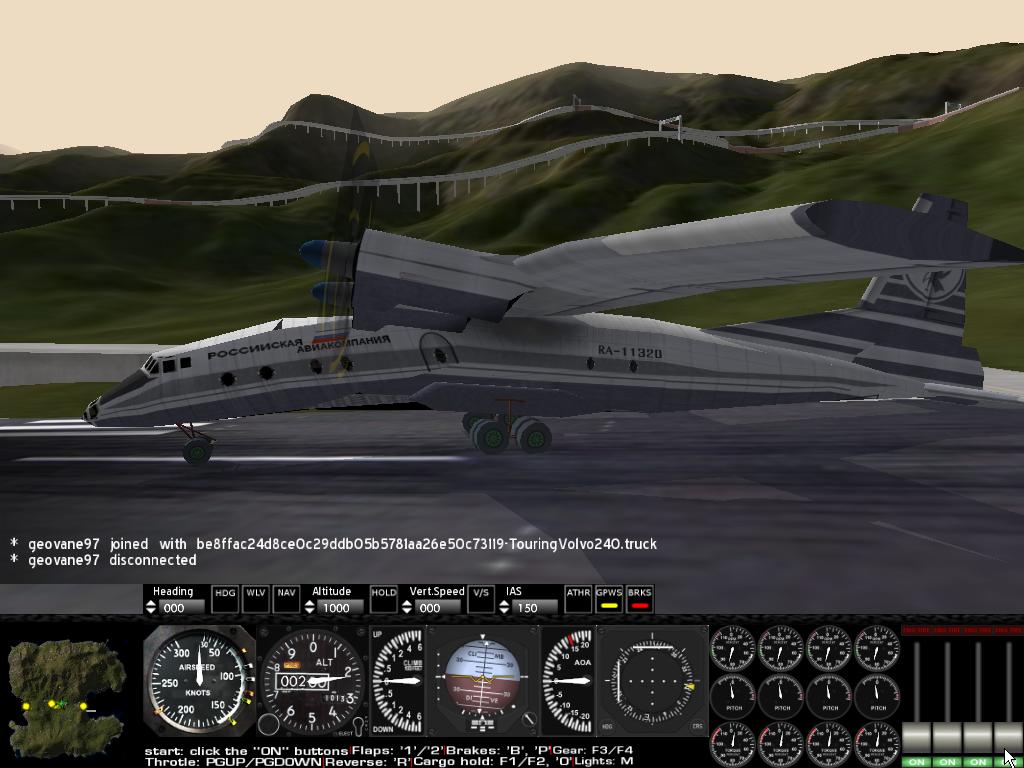Increase the Heading value with up arrow
Image resolution: width=1024 pixels, height=768 pixels.
pyautogui.click(x=152, y=603)
